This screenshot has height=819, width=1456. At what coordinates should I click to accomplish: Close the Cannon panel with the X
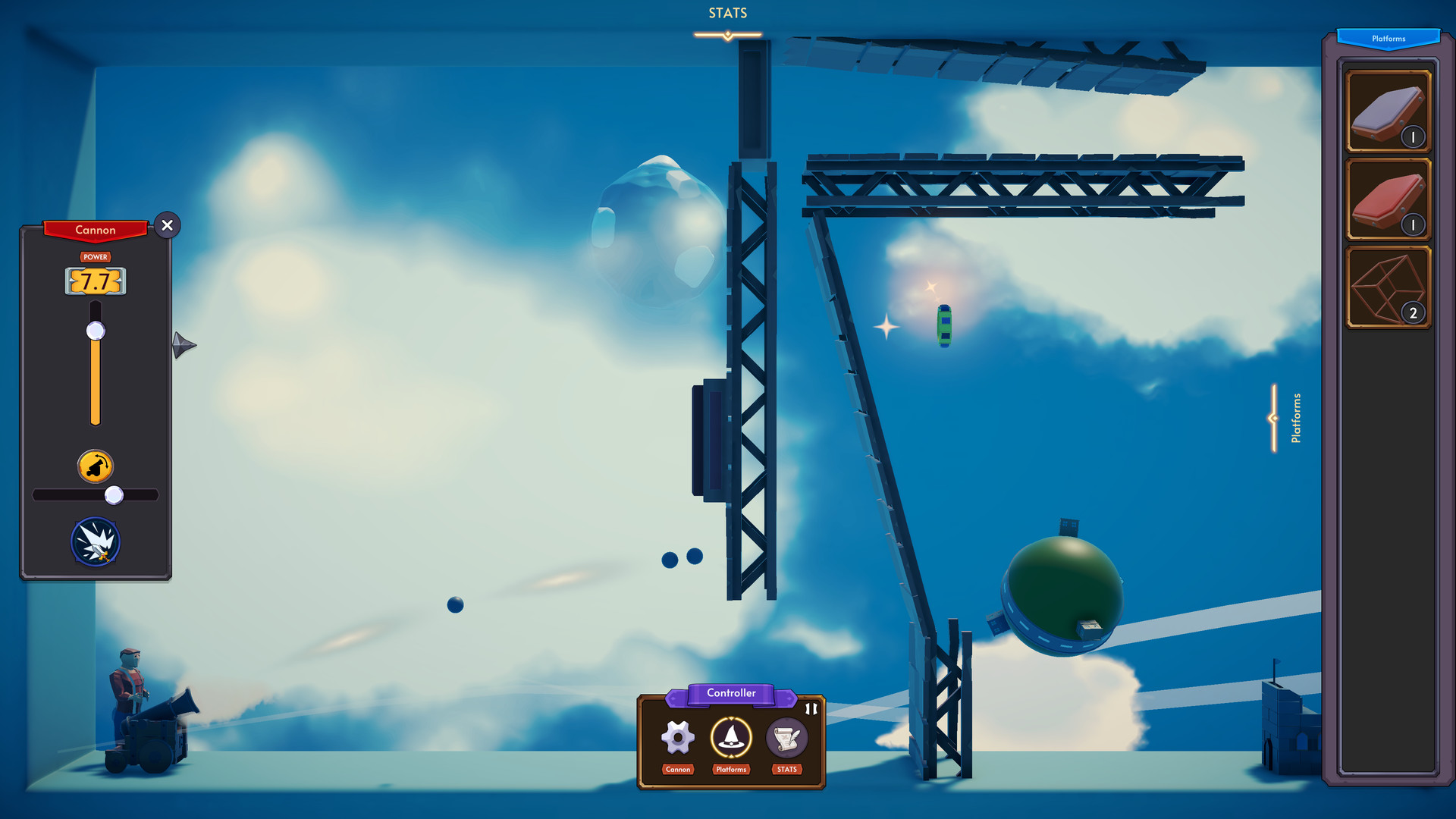167,225
